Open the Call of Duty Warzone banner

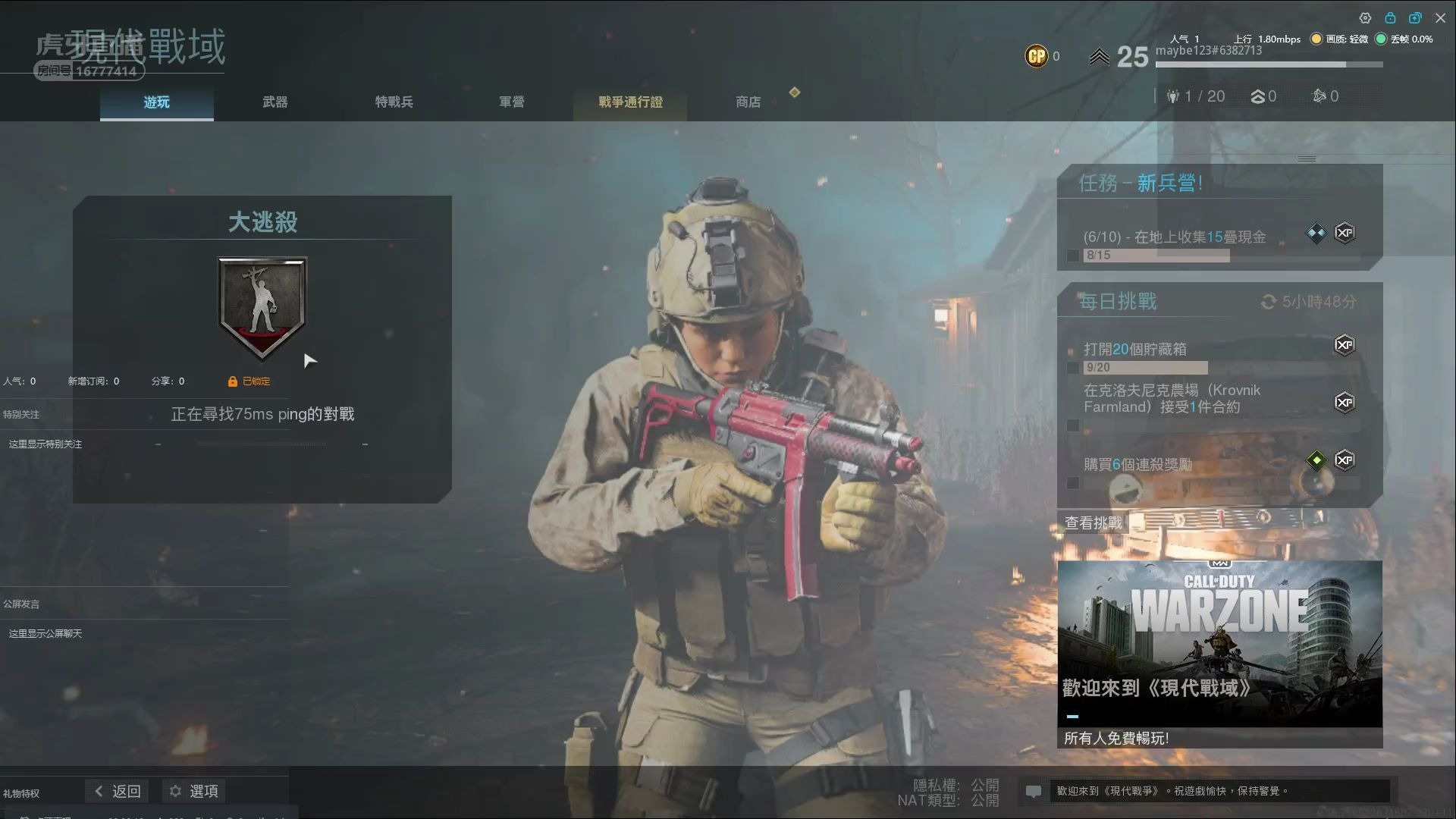pos(1219,643)
